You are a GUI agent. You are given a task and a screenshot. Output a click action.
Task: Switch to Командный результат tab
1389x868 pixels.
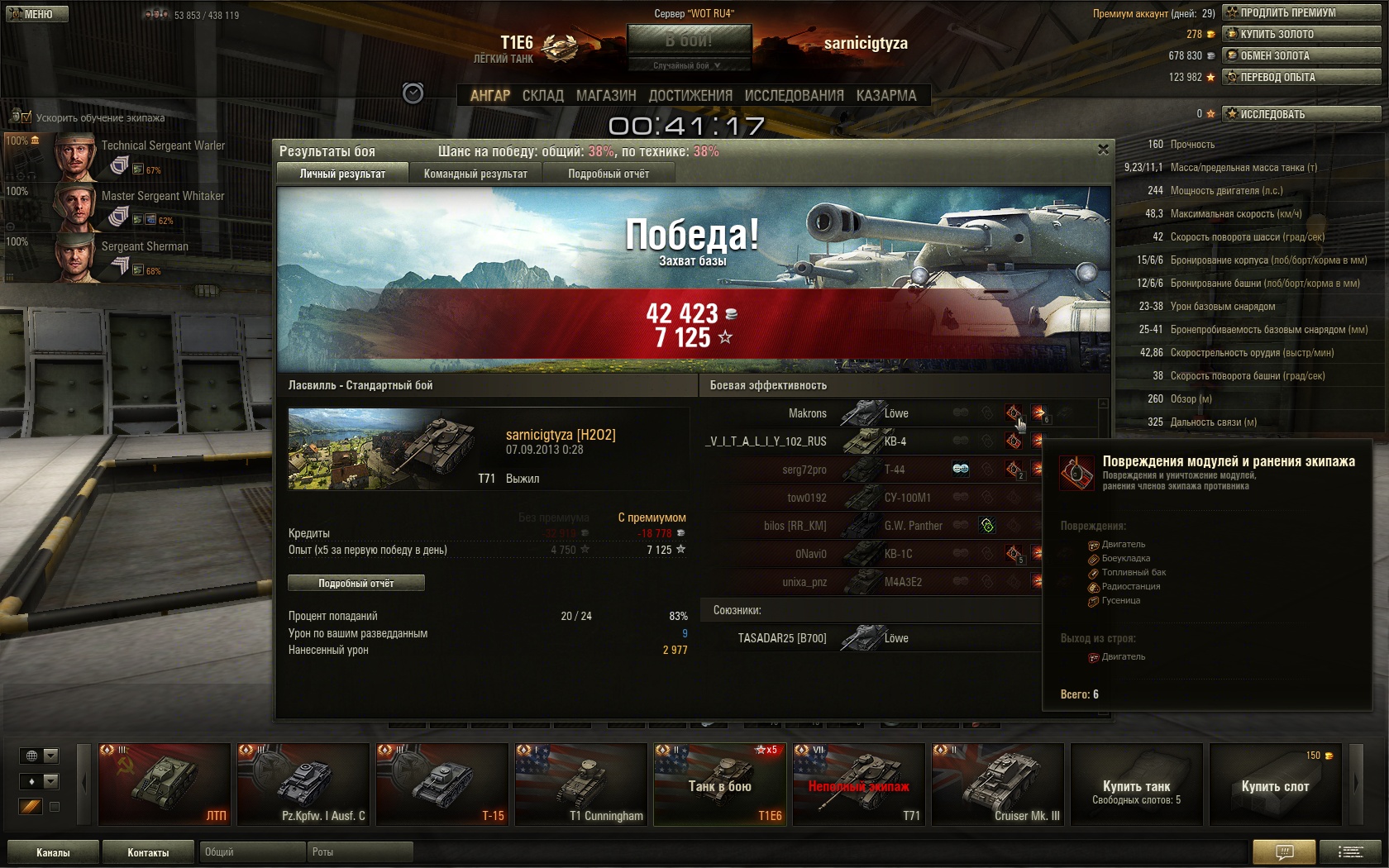(x=475, y=174)
